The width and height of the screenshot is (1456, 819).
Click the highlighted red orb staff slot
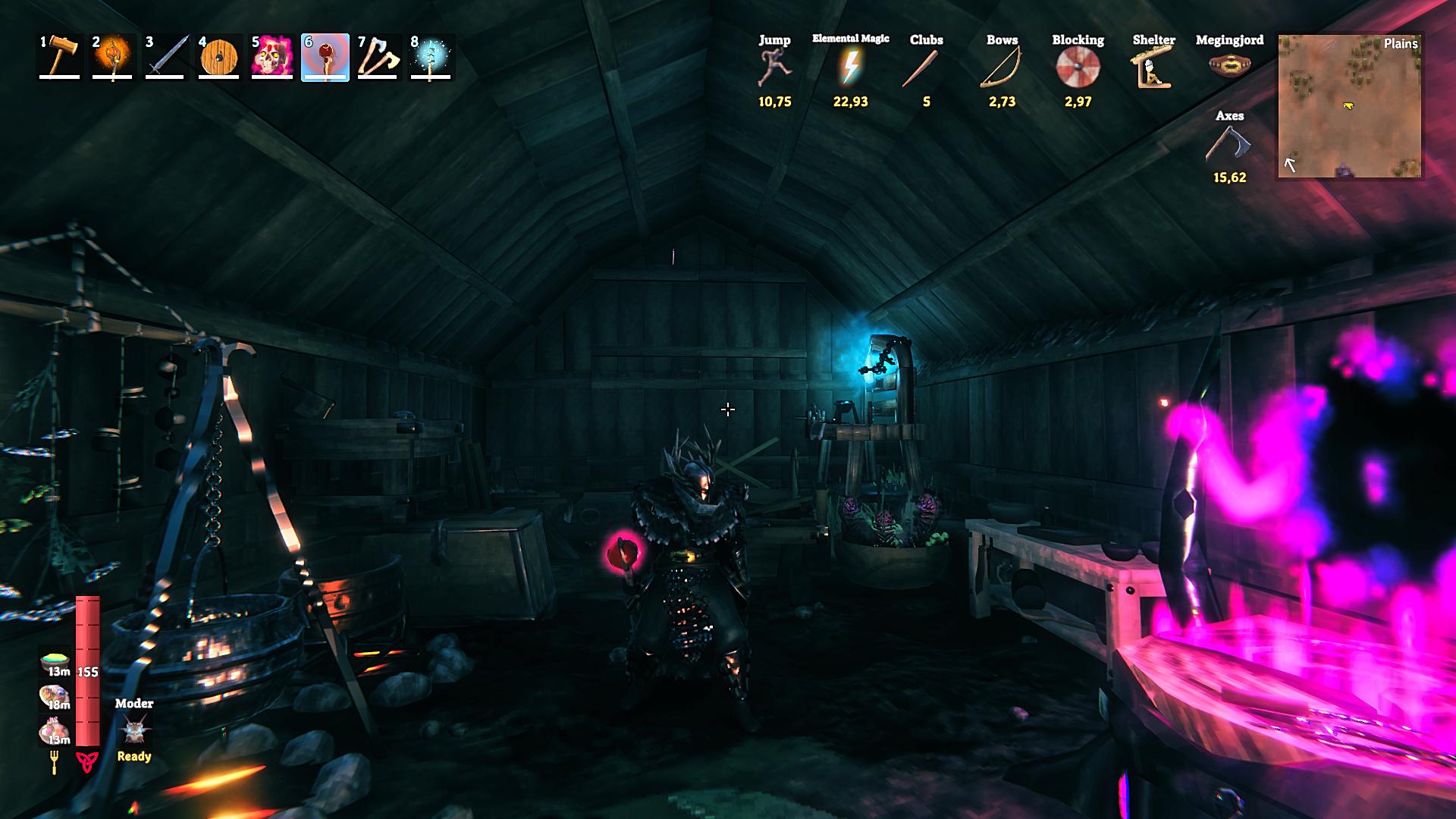[325, 57]
